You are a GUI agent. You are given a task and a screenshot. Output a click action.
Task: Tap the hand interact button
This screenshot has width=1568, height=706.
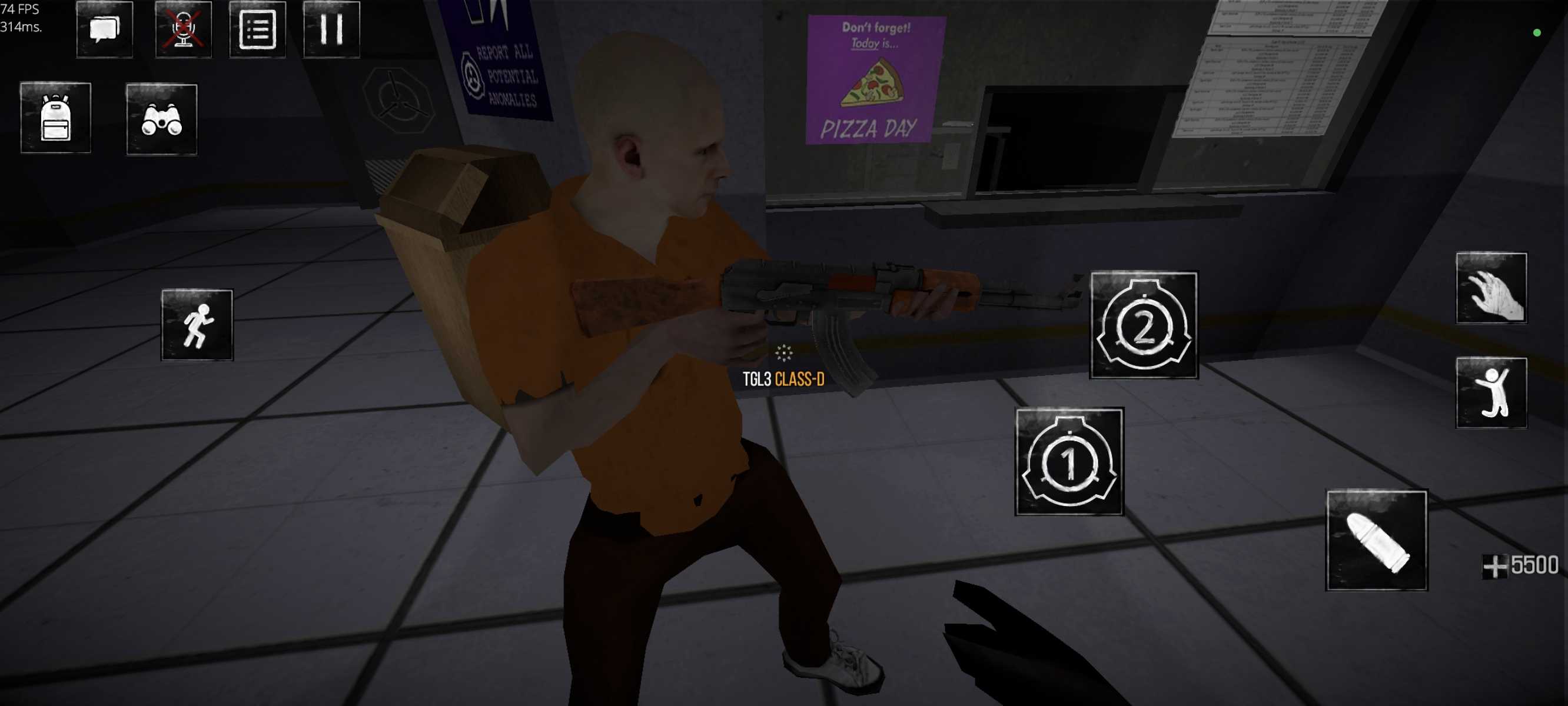pyautogui.click(x=1491, y=288)
